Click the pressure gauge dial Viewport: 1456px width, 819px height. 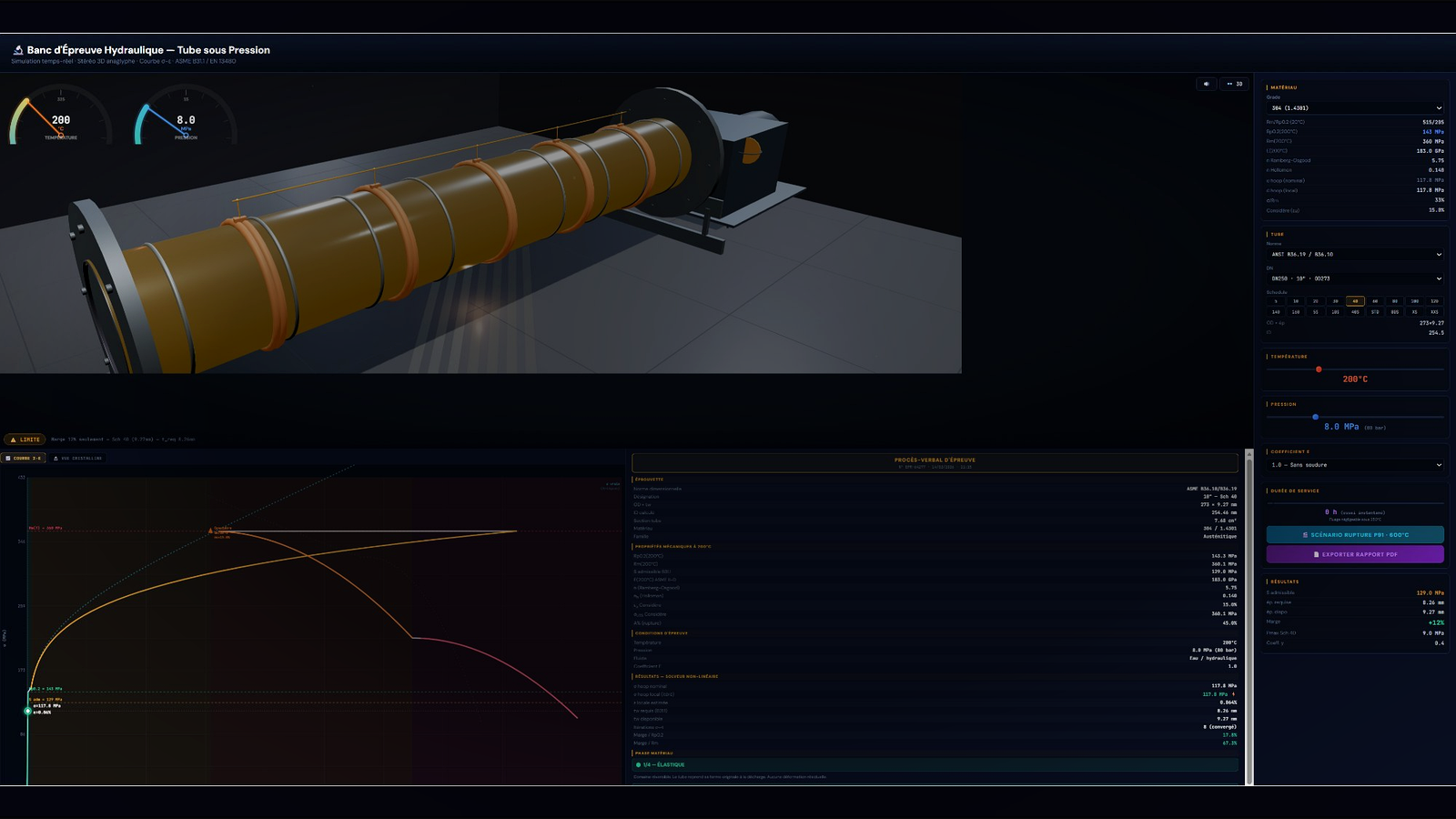pyautogui.click(x=185, y=119)
